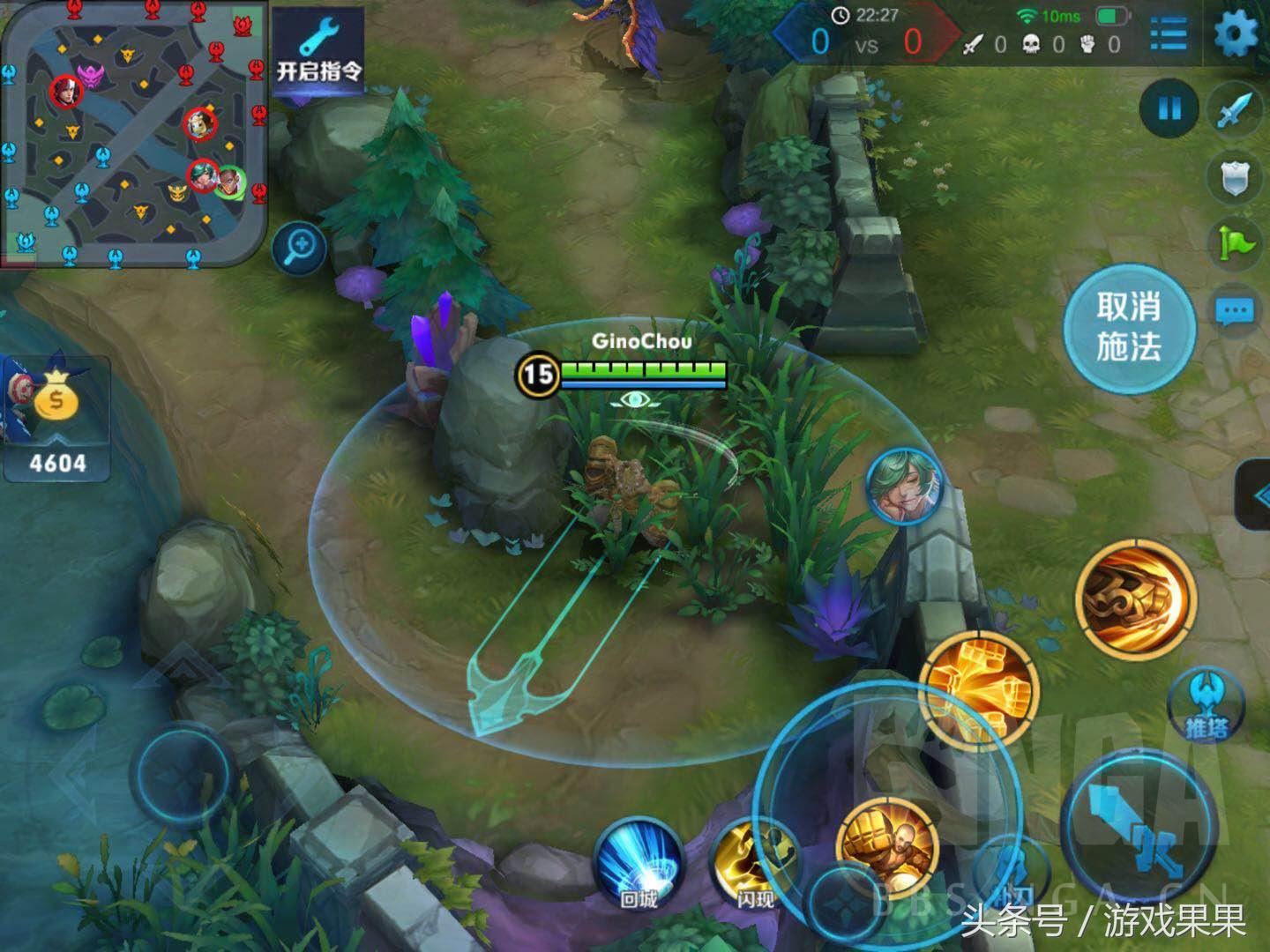Show the scoreboard list

coord(1169,34)
